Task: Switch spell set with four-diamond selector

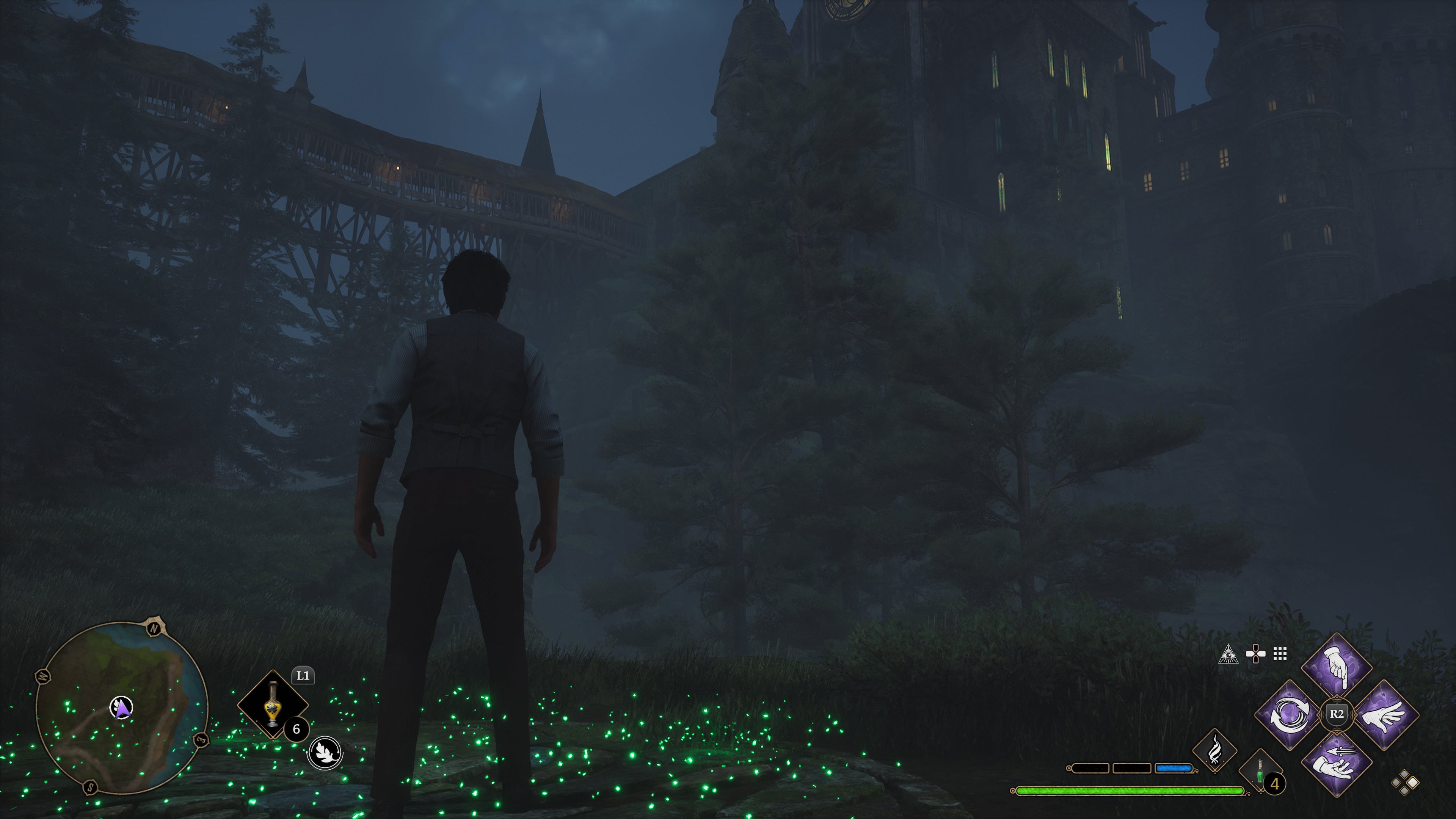Action: pyautogui.click(x=1404, y=783)
